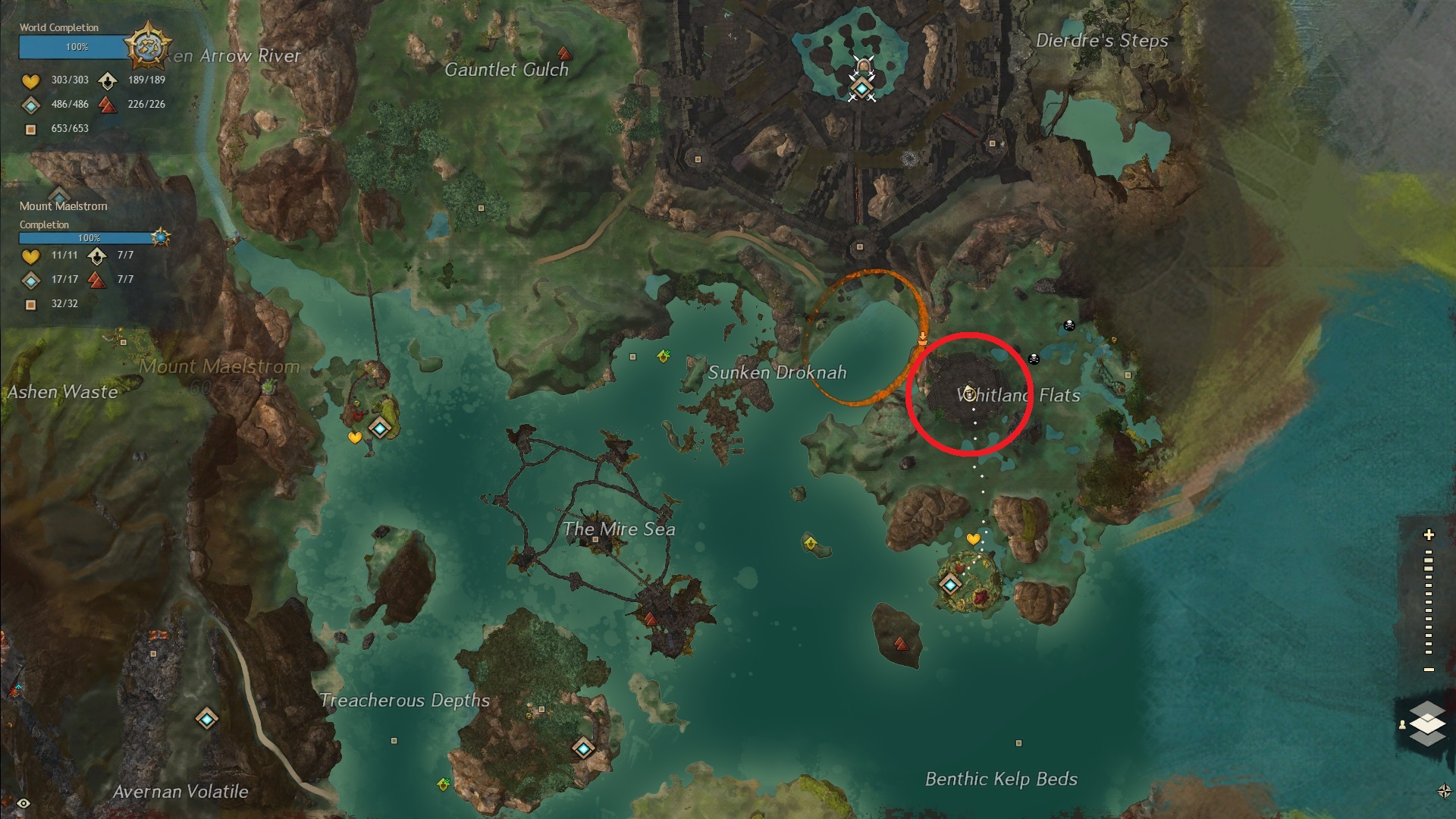This screenshot has height=819, width=1456.
Task: Click the map zoom-out minus button
Action: pyautogui.click(x=1429, y=670)
